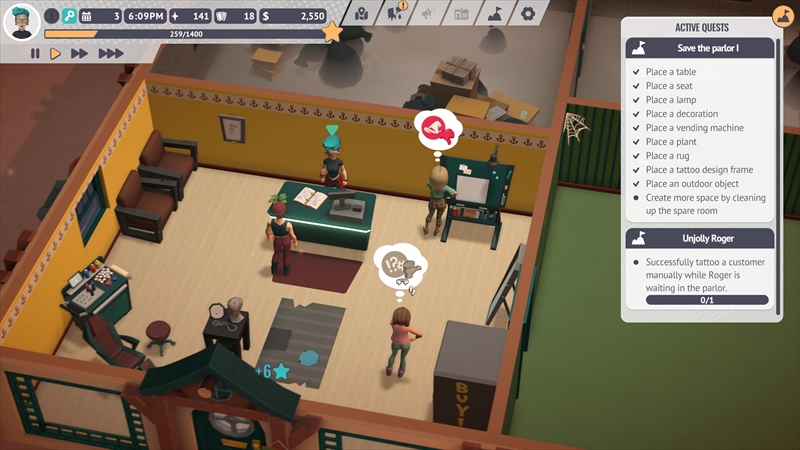
Task: Open the tab with the alert badge
Action: coord(395,13)
